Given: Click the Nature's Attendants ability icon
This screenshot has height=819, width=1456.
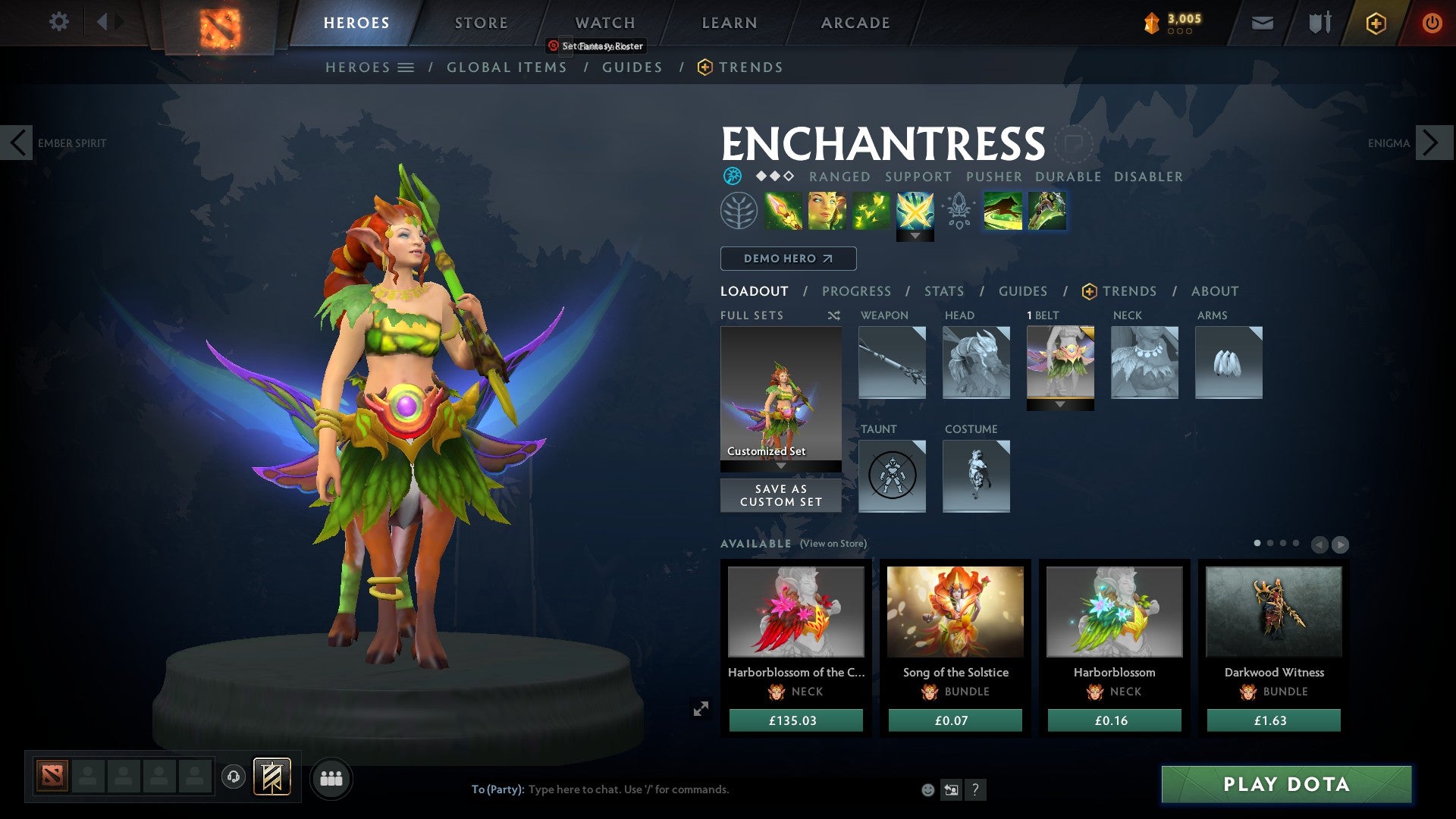Looking at the screenshot, I should (x=872, y=211).
